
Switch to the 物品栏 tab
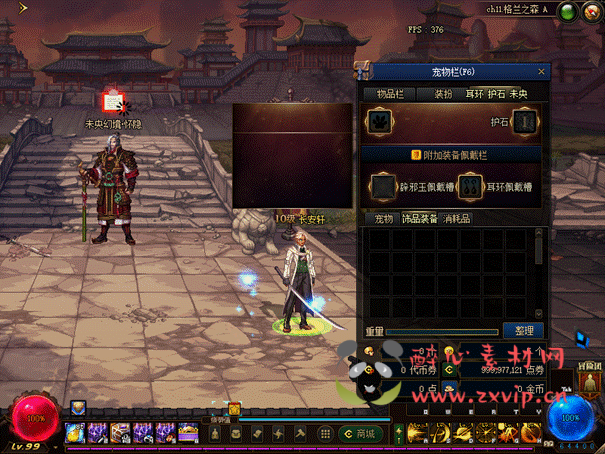(389, 93)
